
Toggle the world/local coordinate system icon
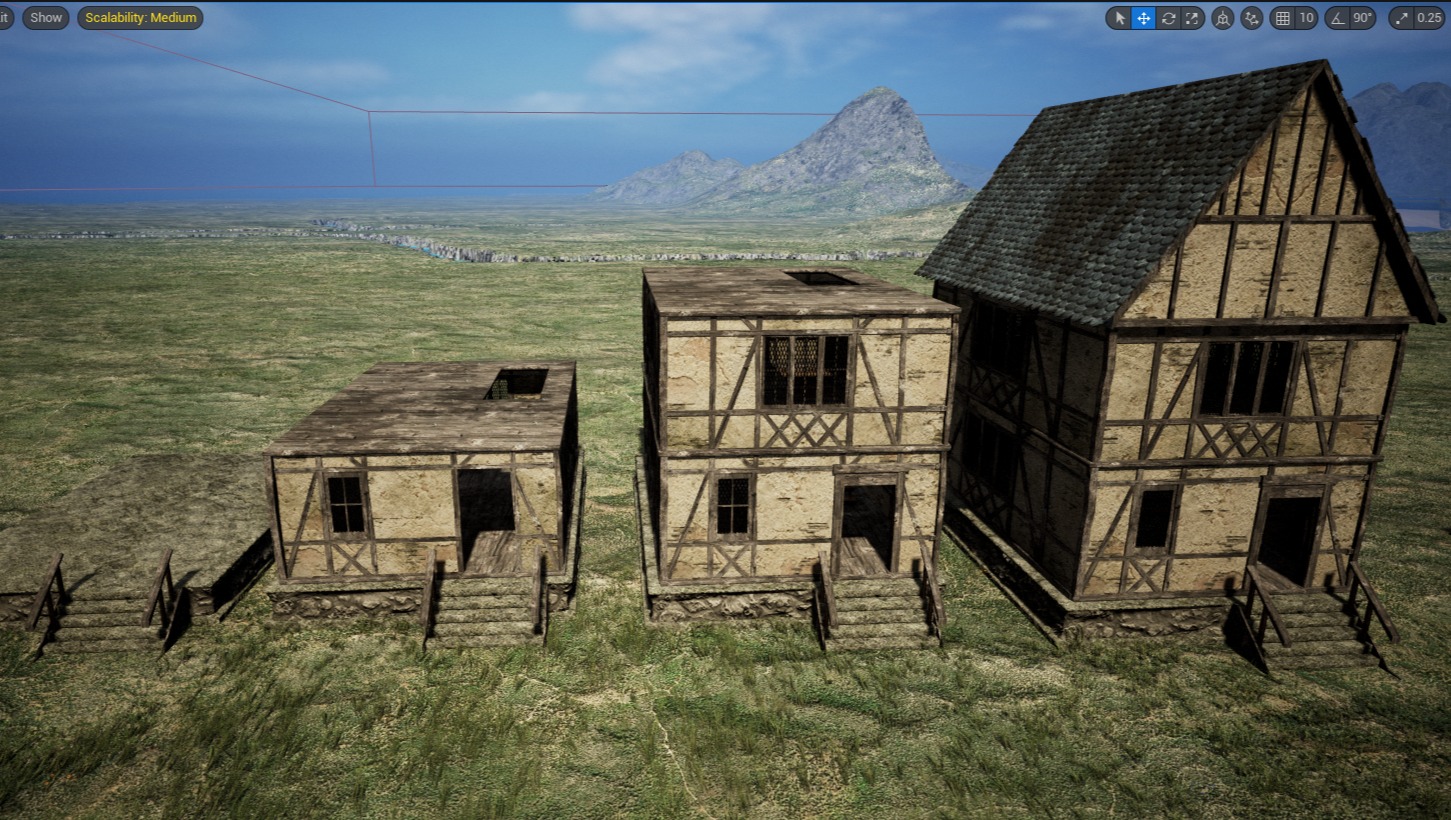tap(1222, 18)
